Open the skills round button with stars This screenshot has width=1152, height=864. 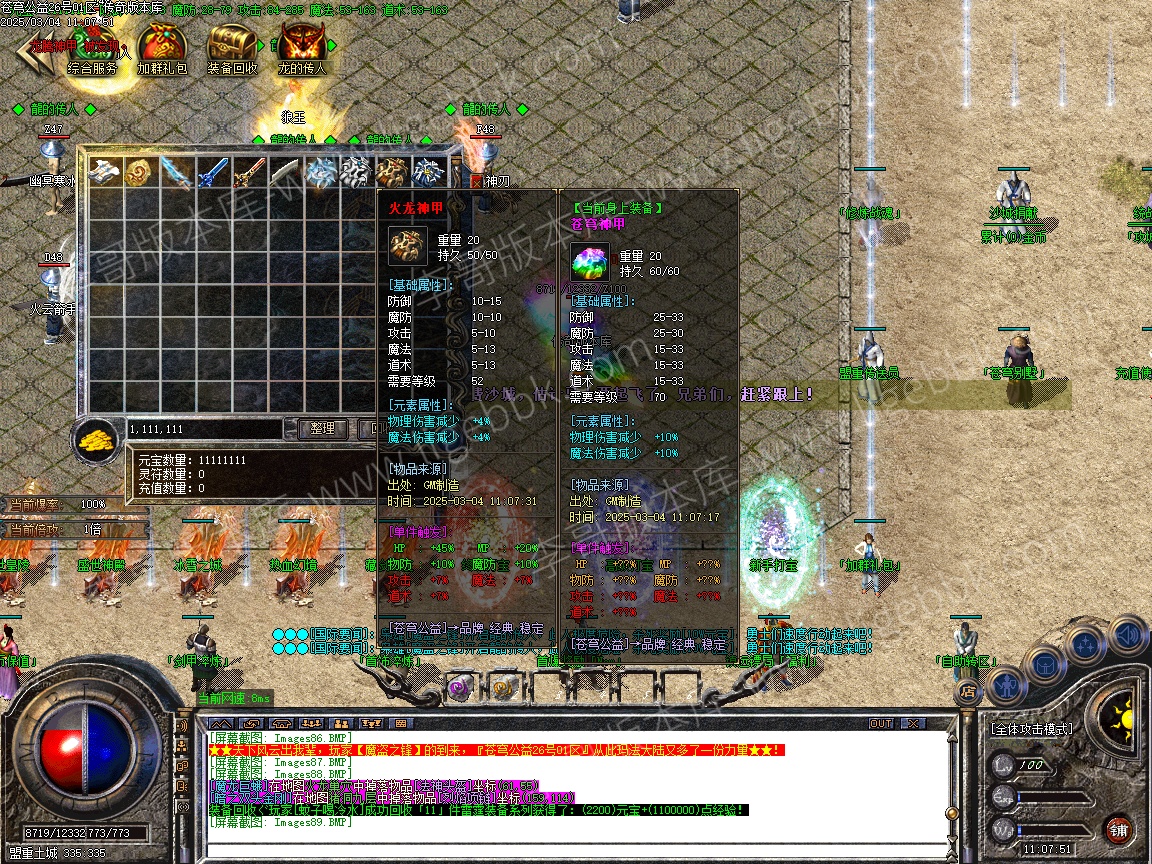click(1086, 644)
